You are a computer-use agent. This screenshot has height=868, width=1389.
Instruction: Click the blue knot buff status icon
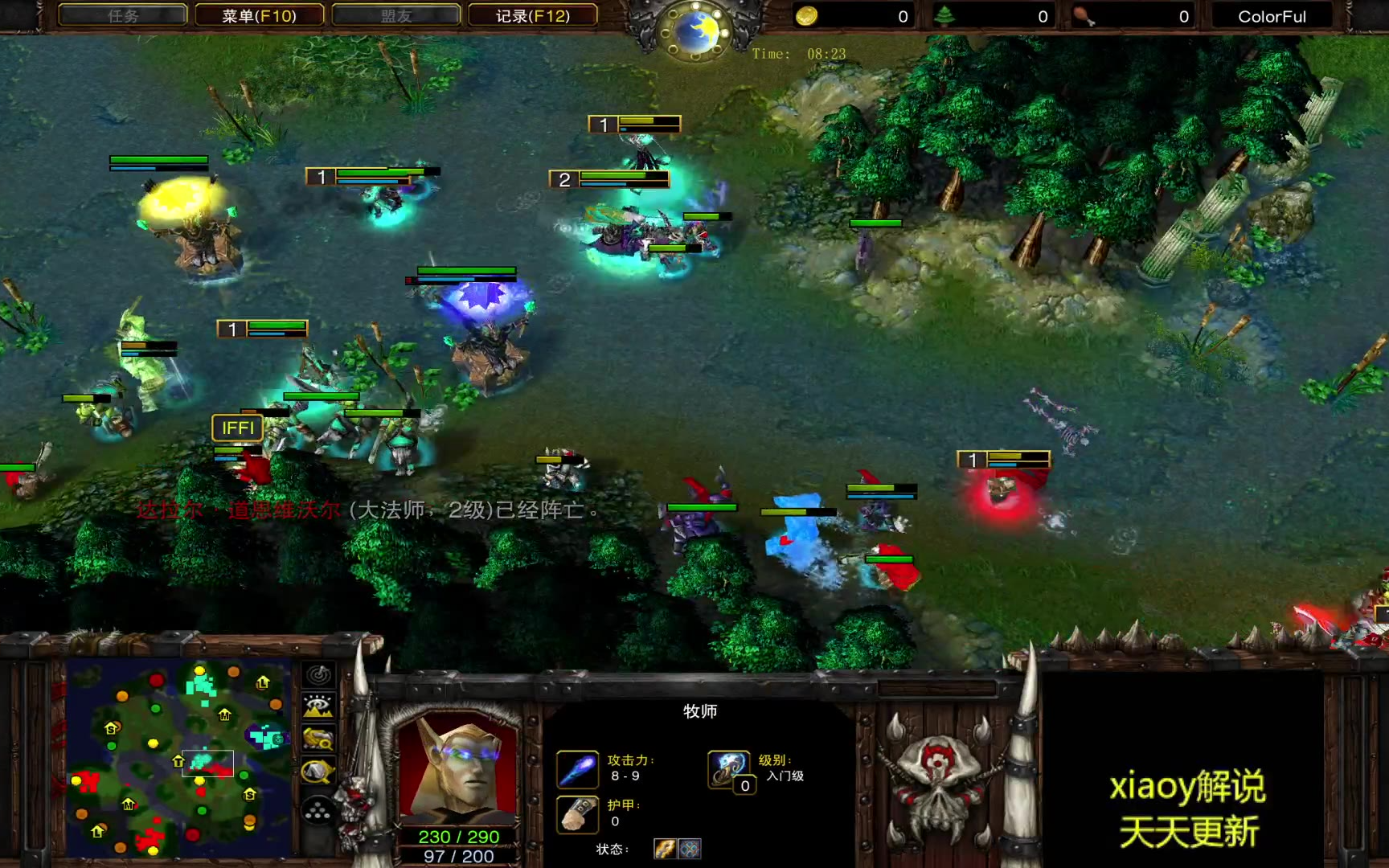tap(690, 849)
